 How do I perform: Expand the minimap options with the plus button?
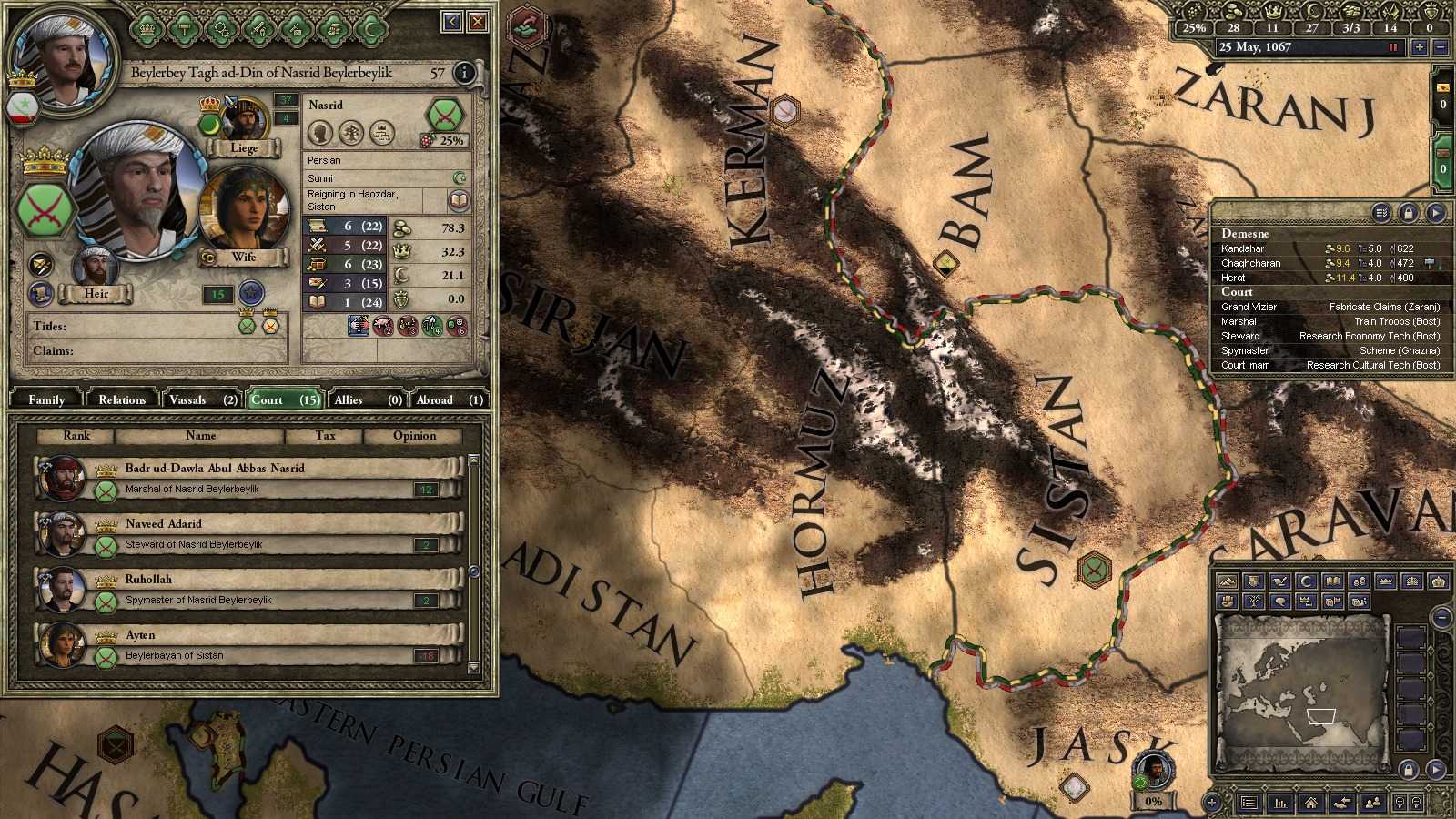(x=1211, y=803)
